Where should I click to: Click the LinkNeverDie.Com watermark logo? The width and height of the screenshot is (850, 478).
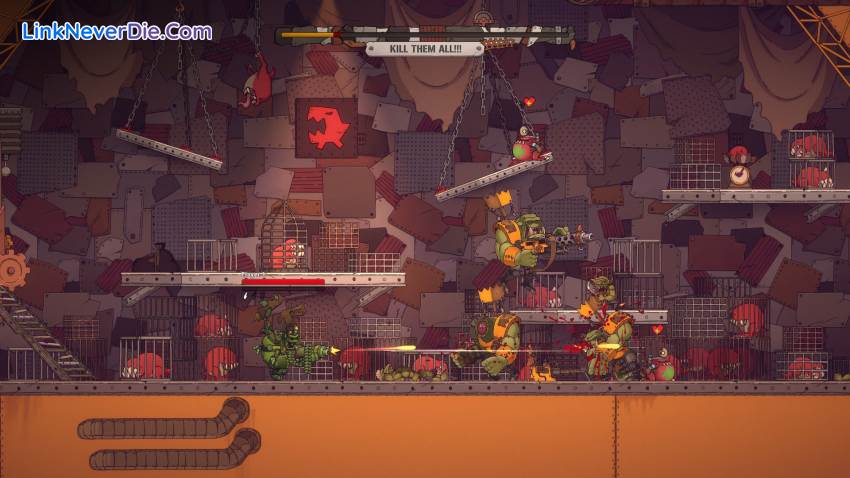point(116,31)
